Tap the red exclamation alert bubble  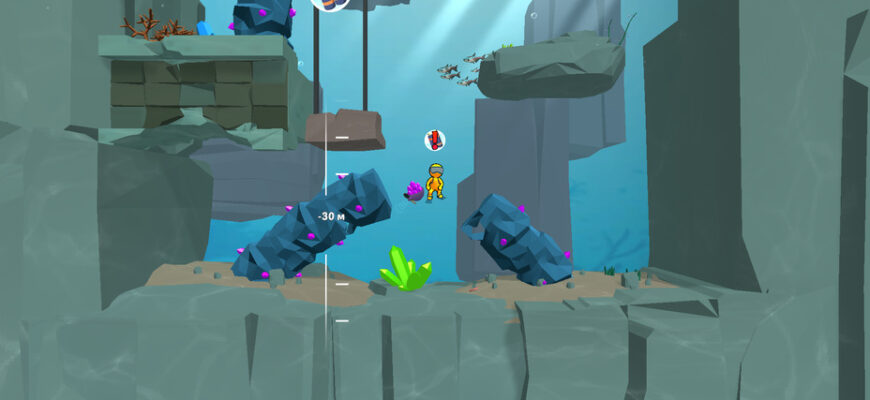434,140
